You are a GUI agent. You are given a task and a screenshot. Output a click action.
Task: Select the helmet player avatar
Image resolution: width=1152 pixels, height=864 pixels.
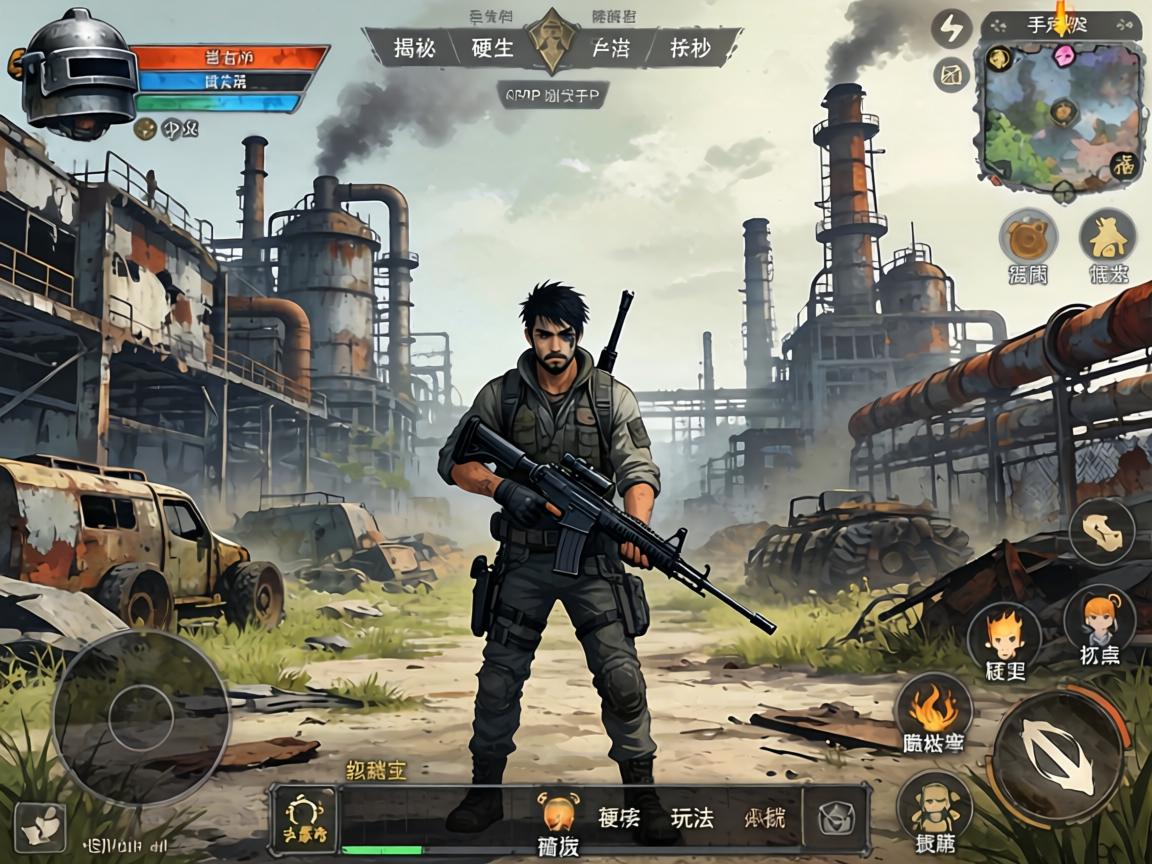pos(78,72)
